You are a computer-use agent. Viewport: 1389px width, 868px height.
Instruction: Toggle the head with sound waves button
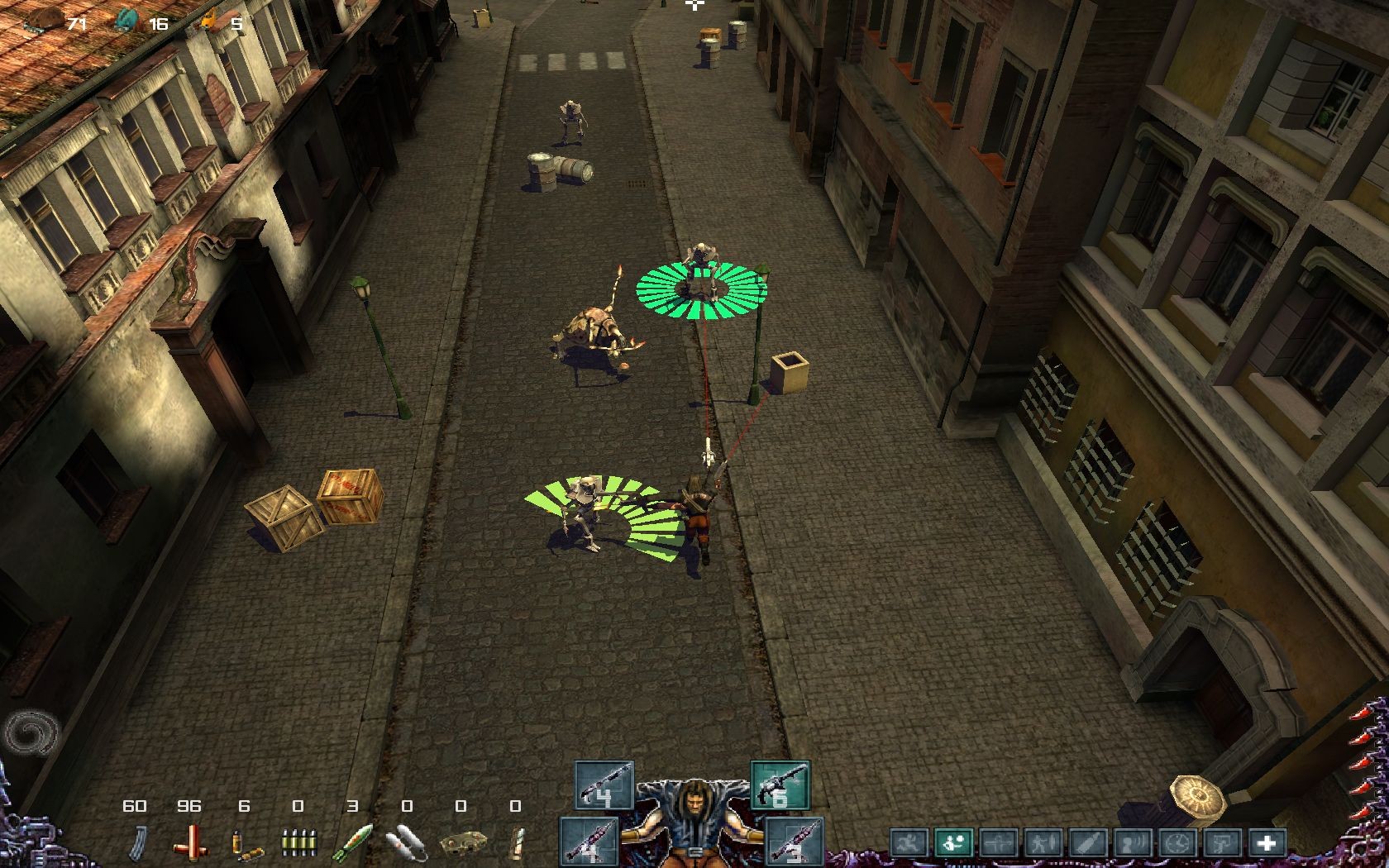click(1131, 843)
